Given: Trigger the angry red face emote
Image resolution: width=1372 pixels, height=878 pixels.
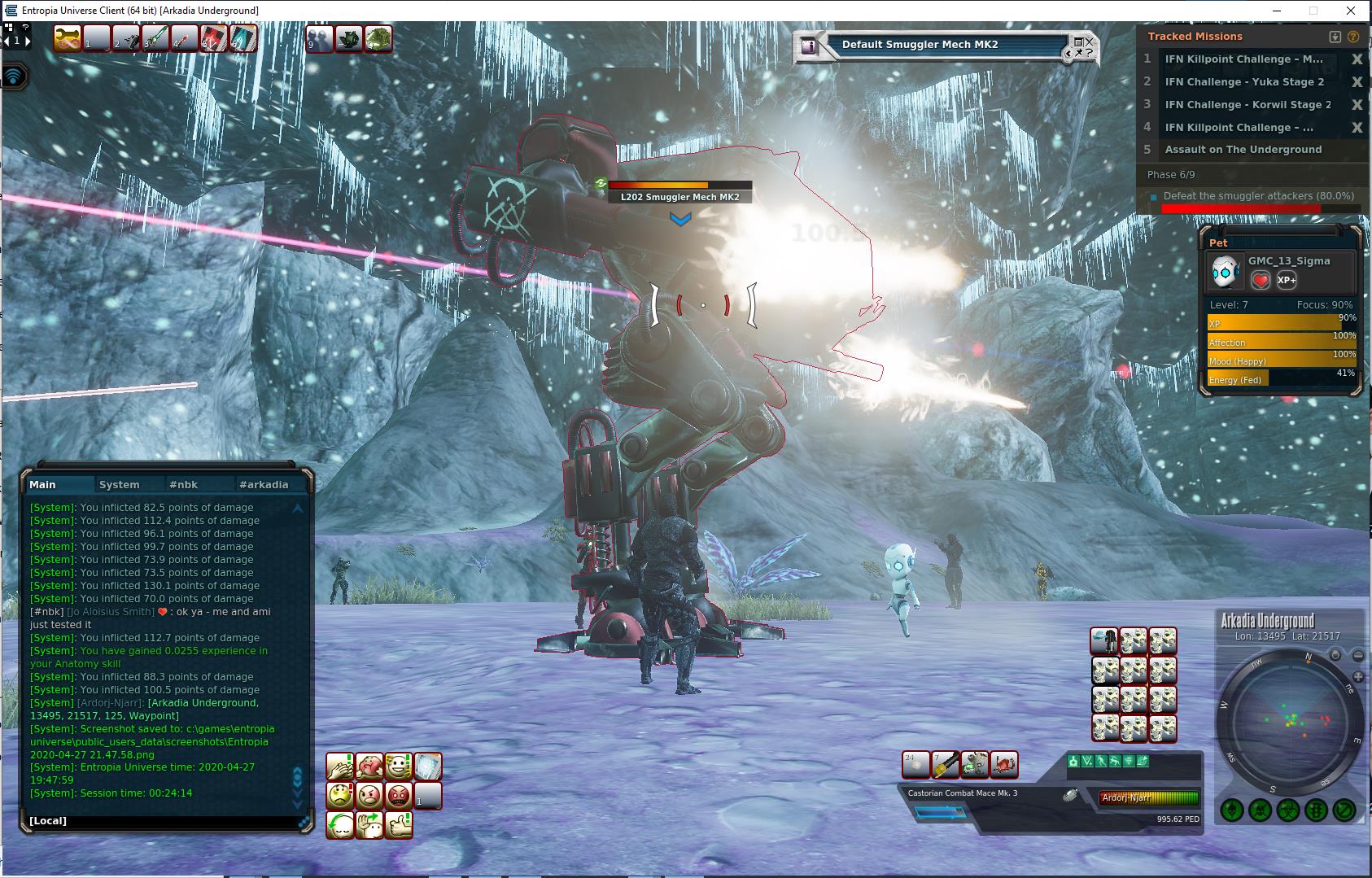Looking at the screenshot, I should point(398,795).
